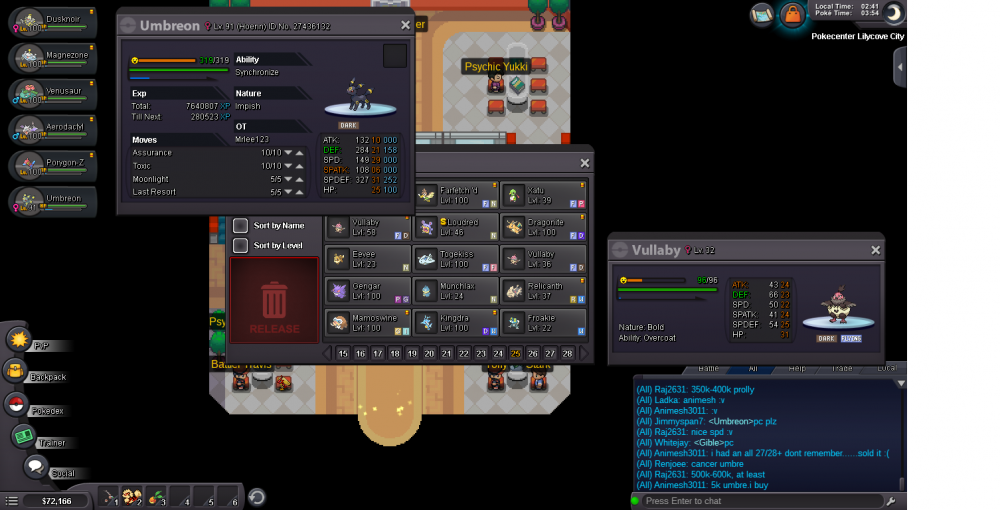Switch chat to the Trade tab

[x=843, y=368]
